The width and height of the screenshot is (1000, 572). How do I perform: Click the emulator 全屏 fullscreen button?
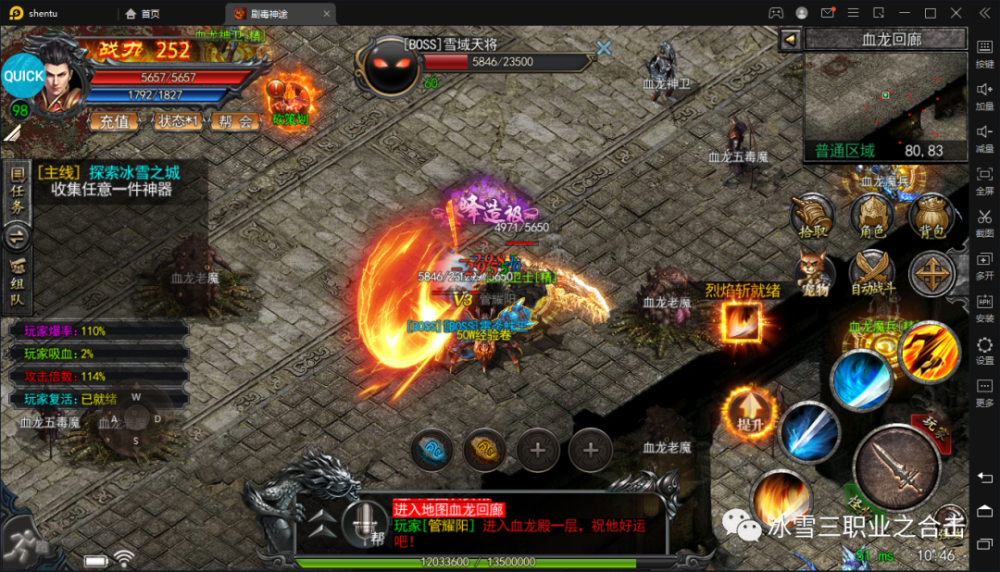point(984,180)
